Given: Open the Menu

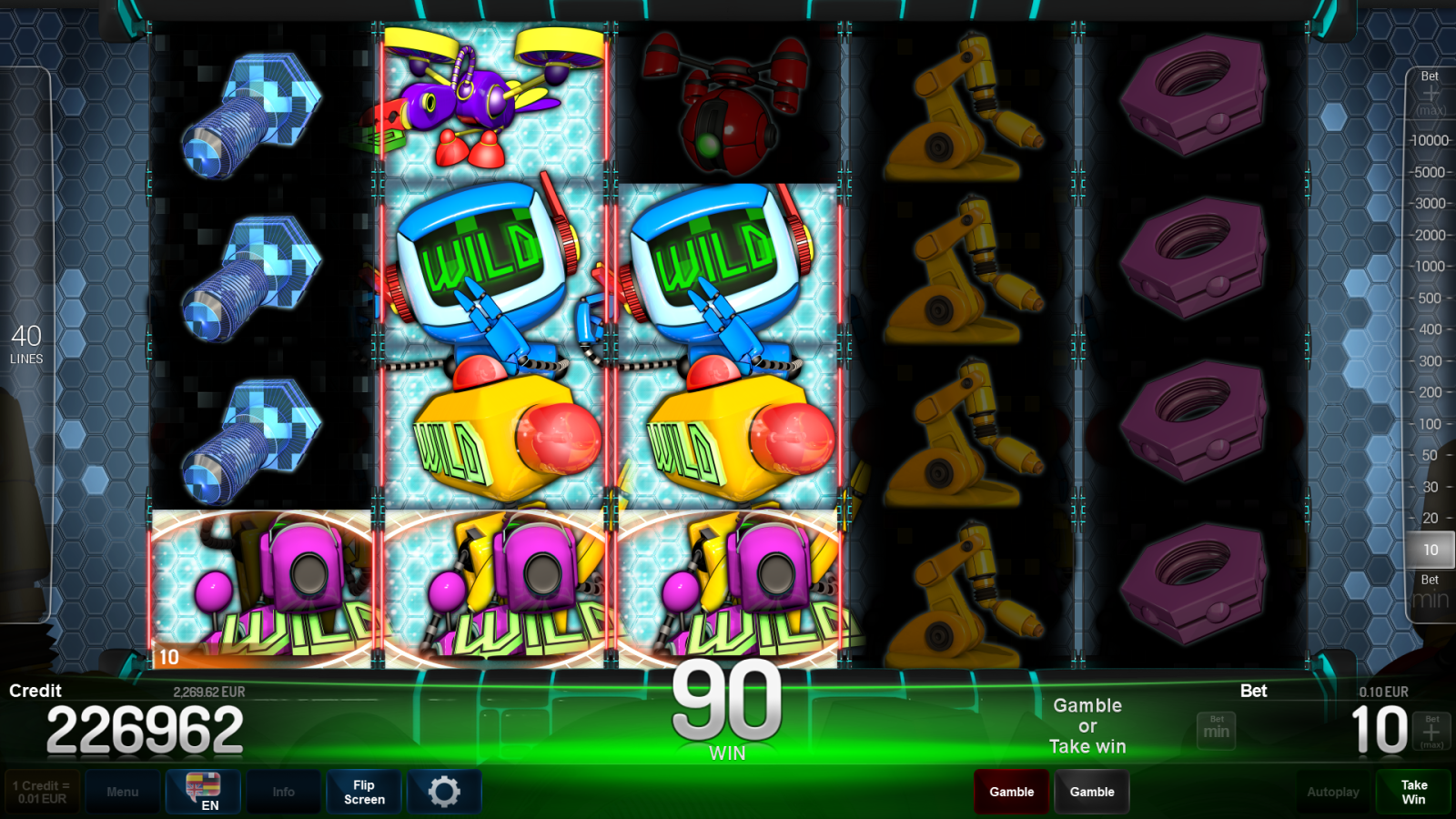Looking at the screenshot, I should point(123,792).
